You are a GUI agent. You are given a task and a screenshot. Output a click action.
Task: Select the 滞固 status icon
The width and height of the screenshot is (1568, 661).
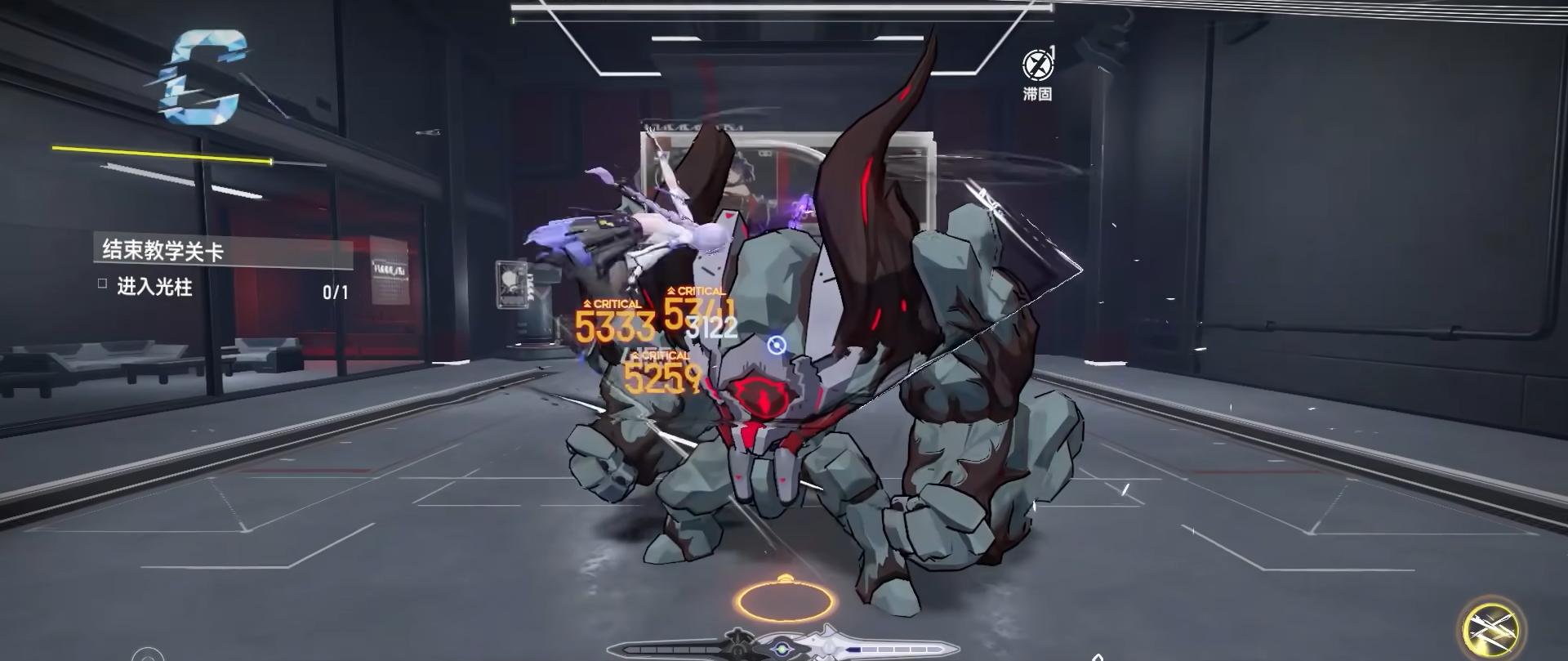point(1037,65)
